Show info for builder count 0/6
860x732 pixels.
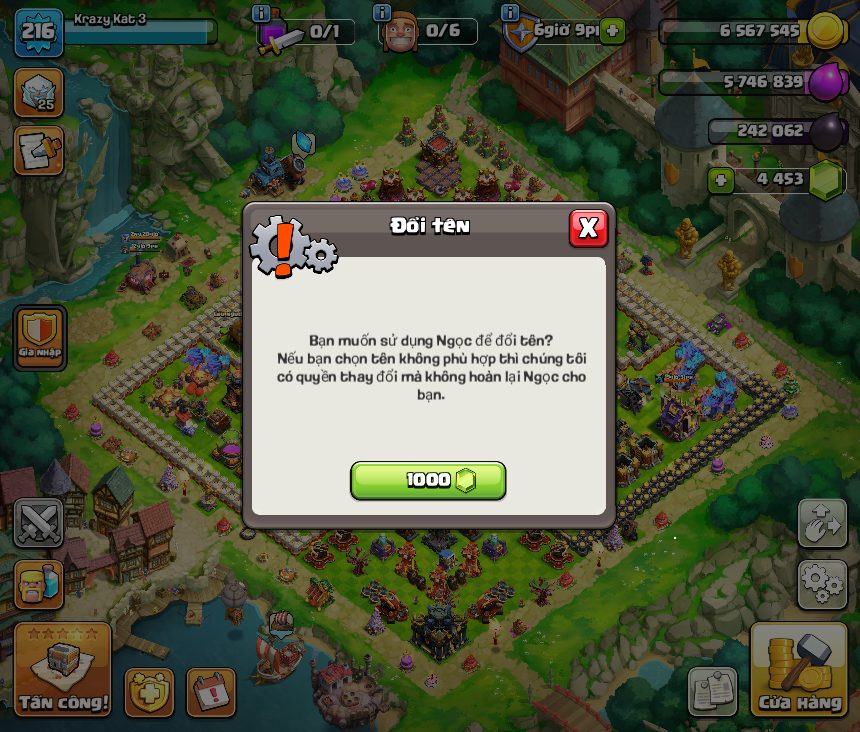click(x=382, y=13)
